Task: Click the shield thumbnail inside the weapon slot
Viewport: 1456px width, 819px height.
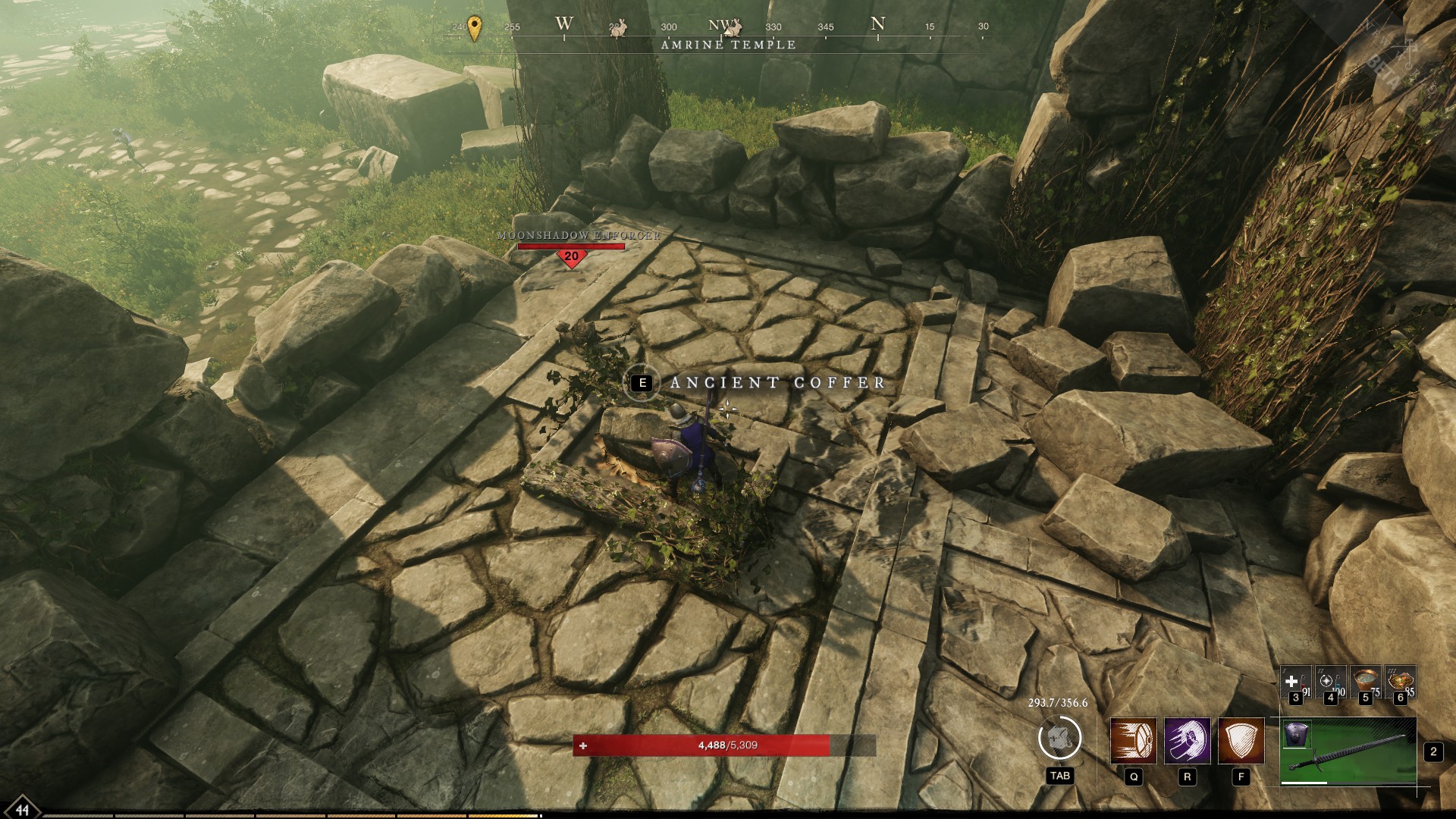Action: (x=1298, y=733)
